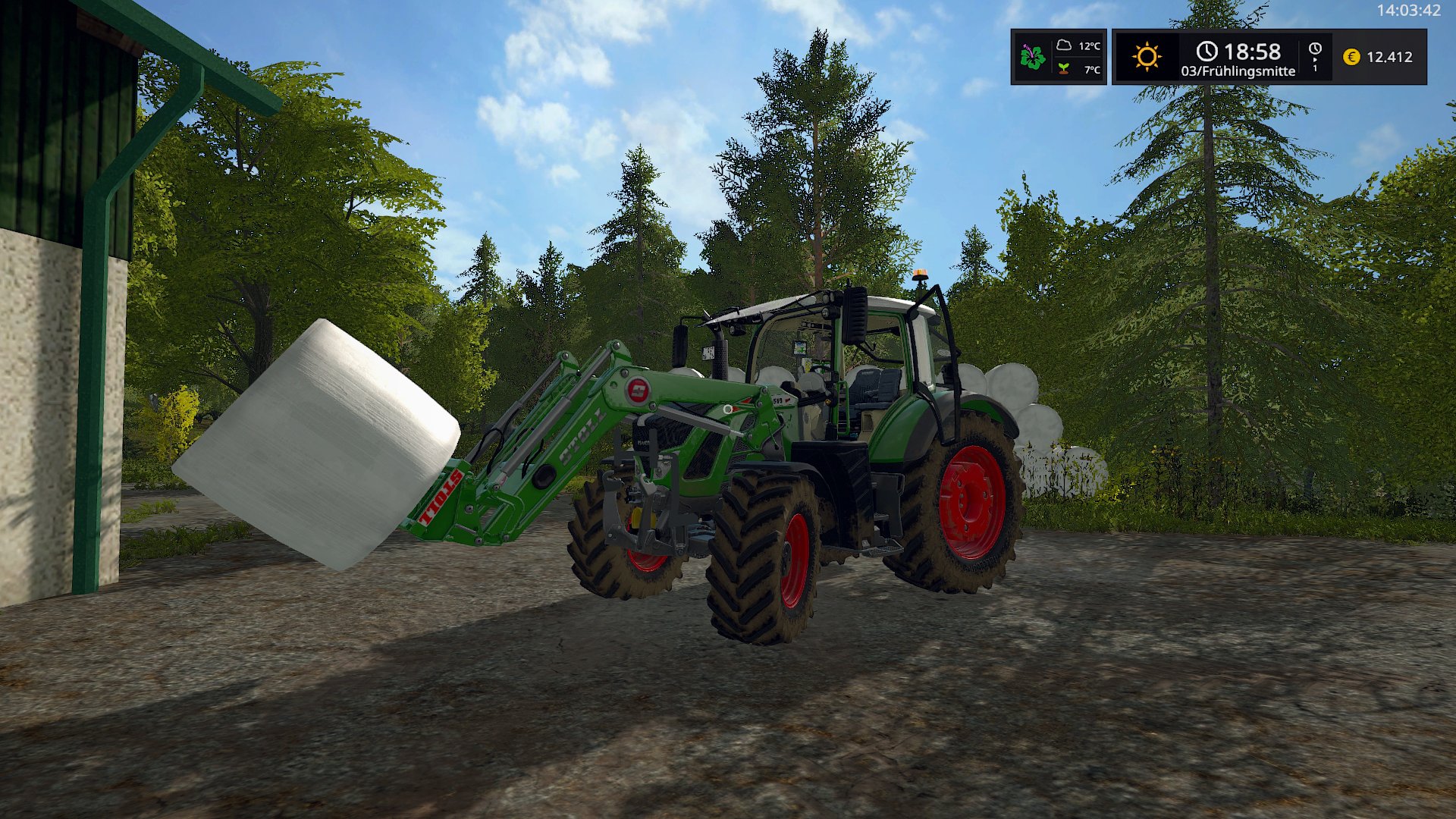Select the sunny weather forecast icon
The width and height of the screenshot is (1456, 819).
pyautogui.click(x=1147, y=57)
